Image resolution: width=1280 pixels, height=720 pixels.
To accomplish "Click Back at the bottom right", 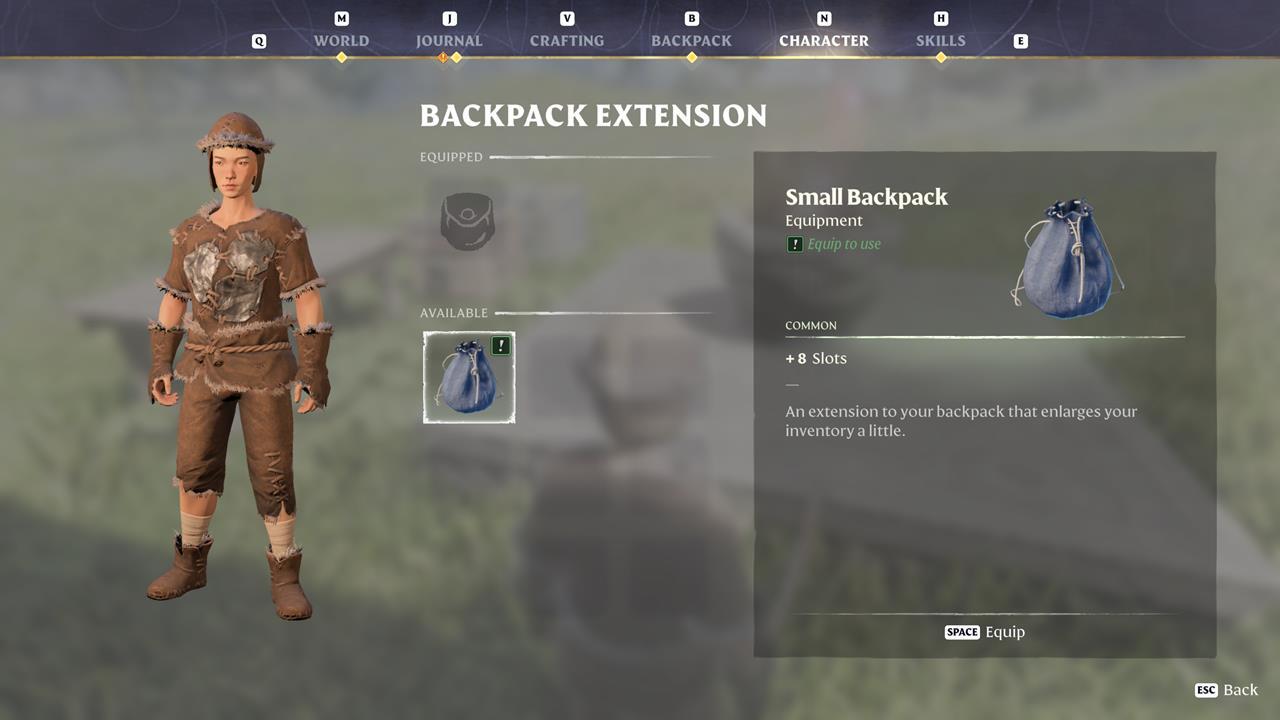I will click(1227, 690).
